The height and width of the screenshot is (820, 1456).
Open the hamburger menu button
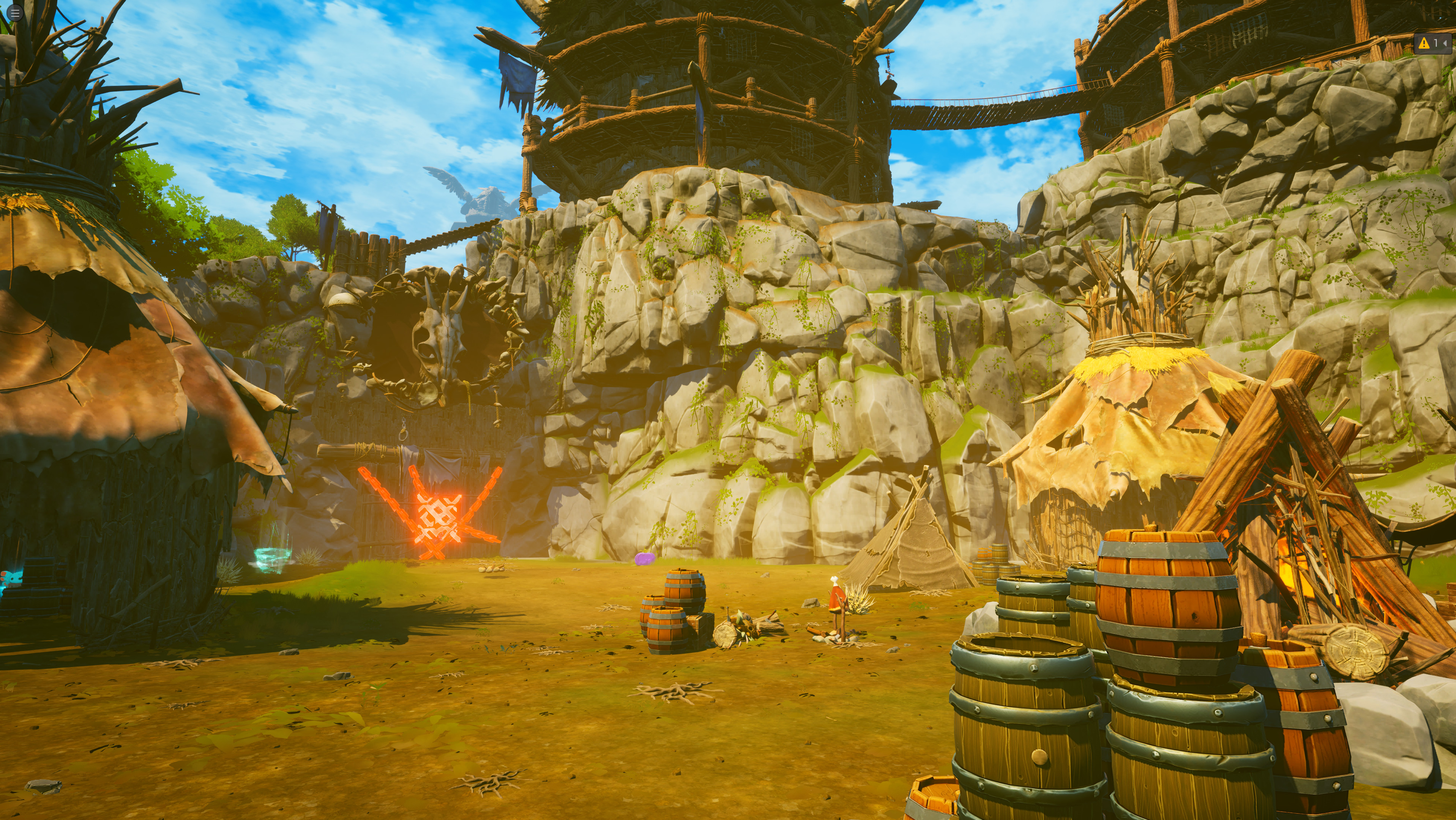tap(15, 14)
